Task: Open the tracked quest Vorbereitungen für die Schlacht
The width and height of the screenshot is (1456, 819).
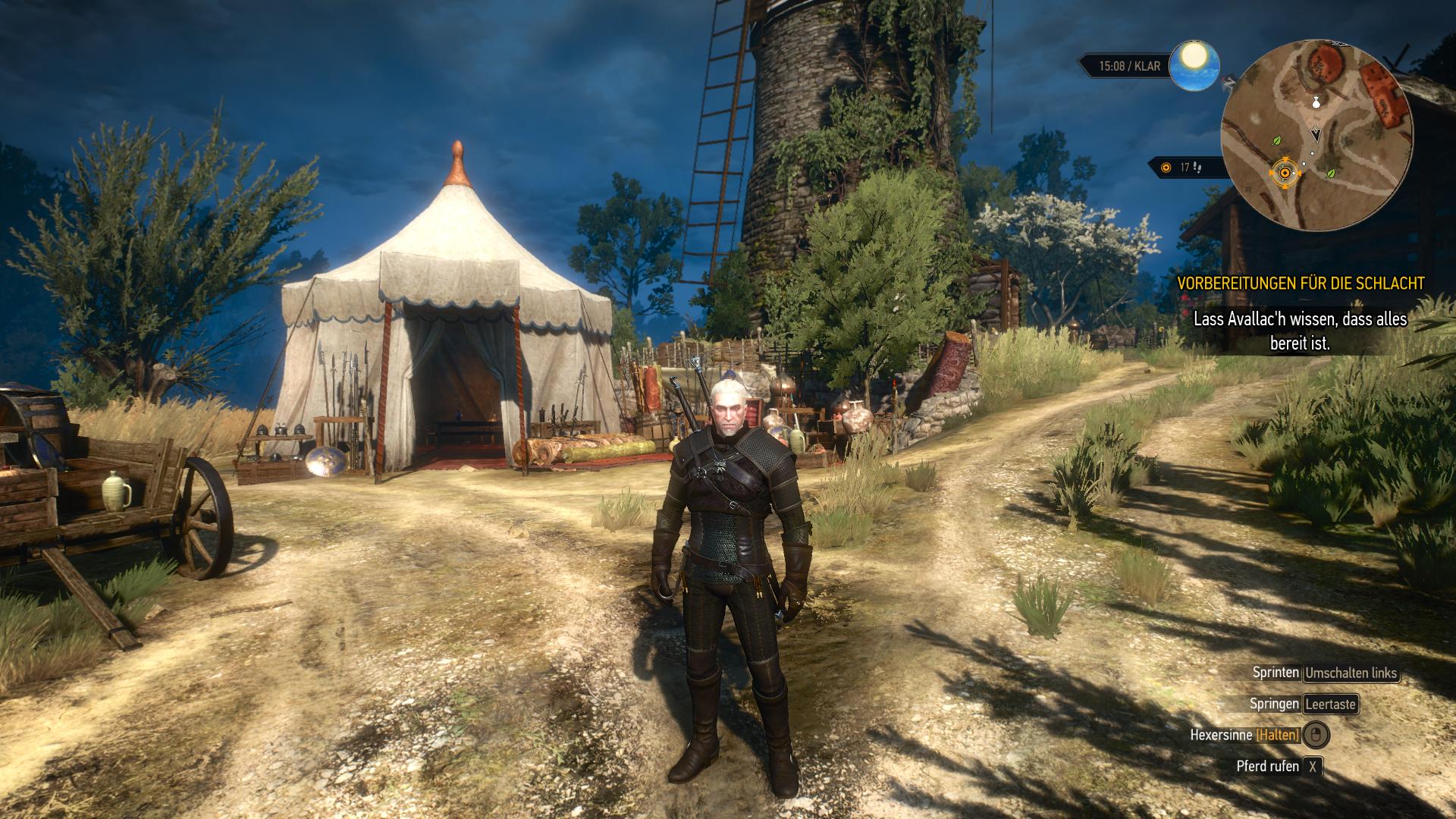Action: click(1300, 283)
